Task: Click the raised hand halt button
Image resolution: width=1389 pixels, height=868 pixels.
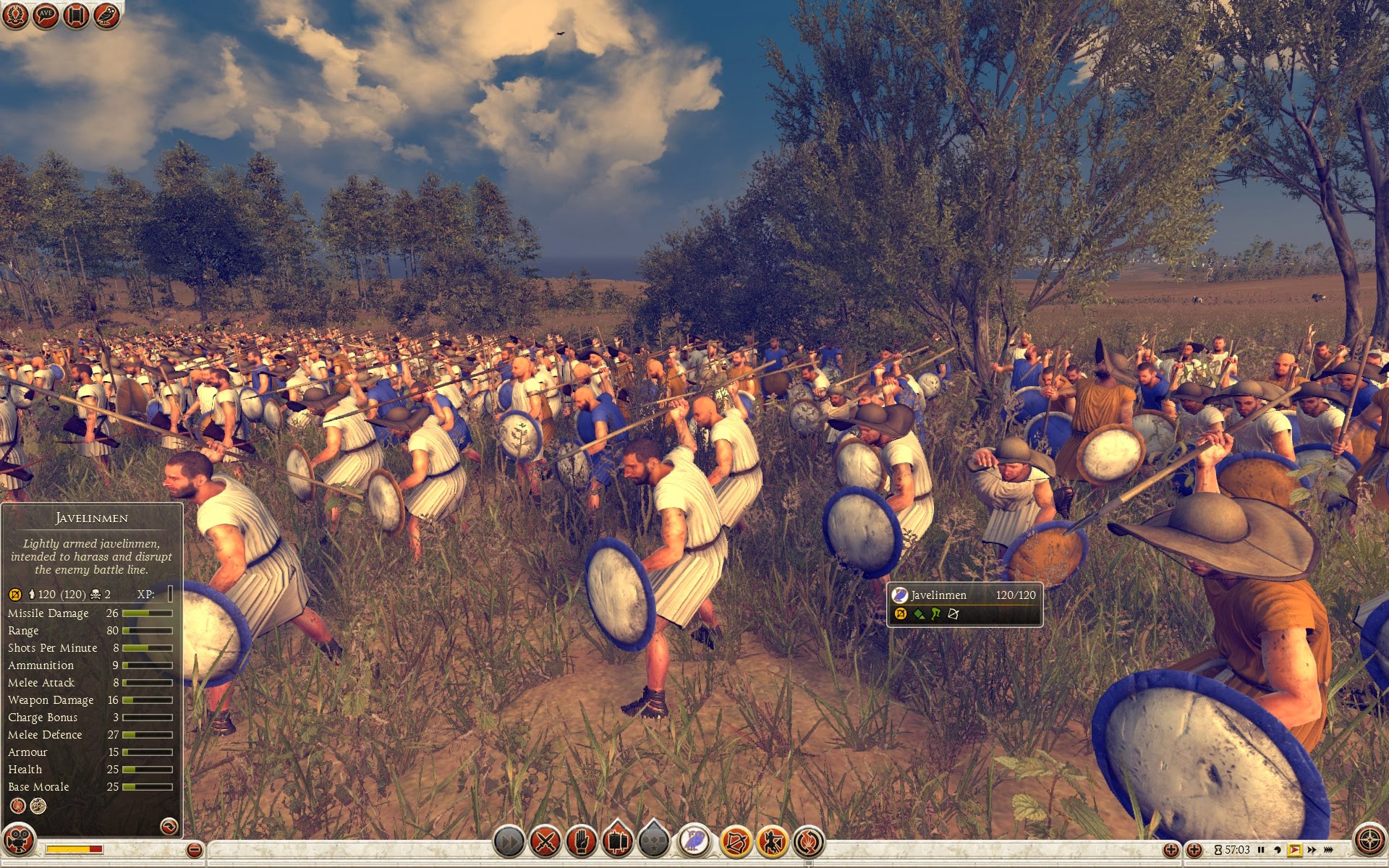Action: coord(581,841)
